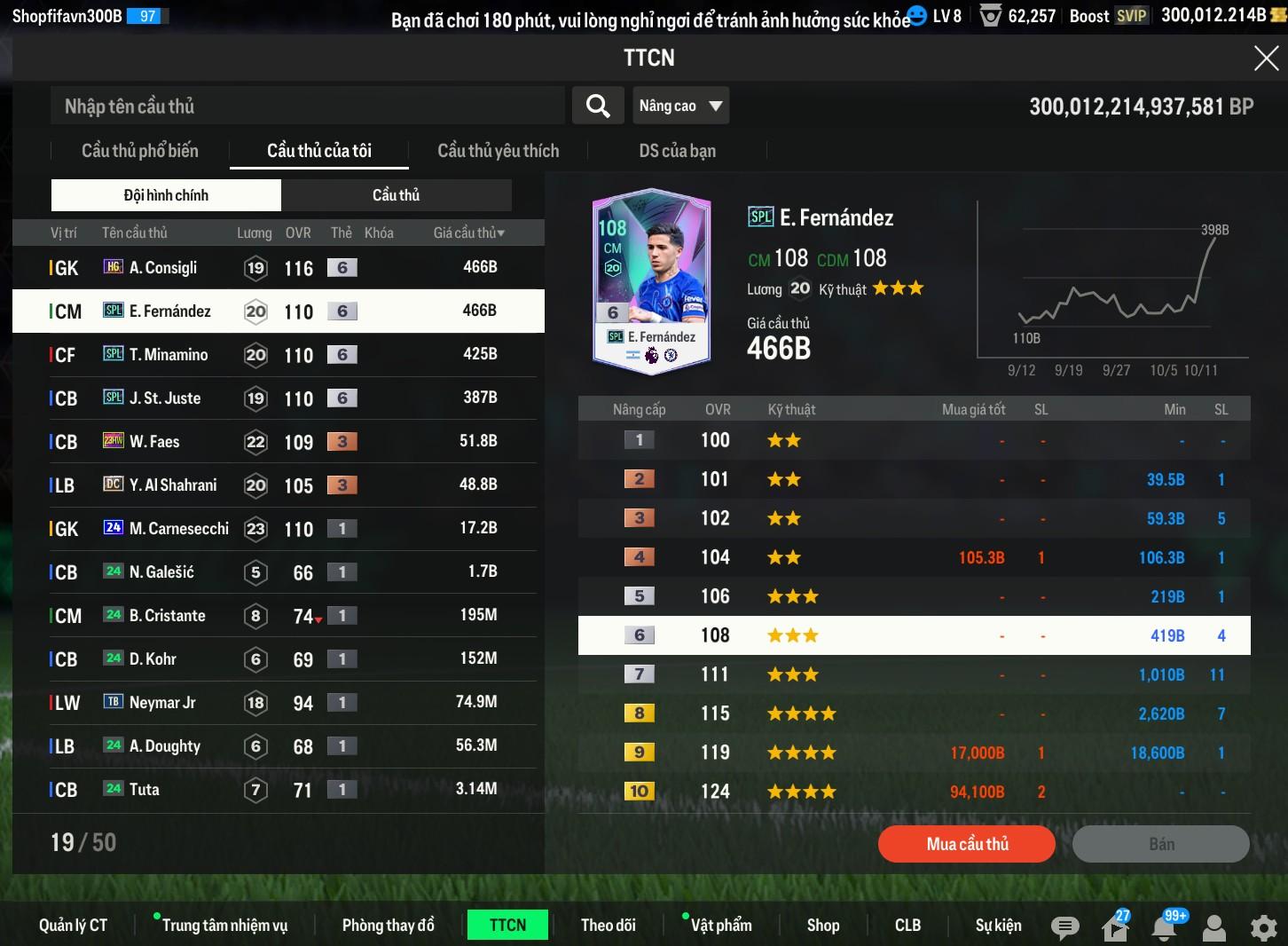Switch to Cầu thủ phổ biến tab

(140, 151)
